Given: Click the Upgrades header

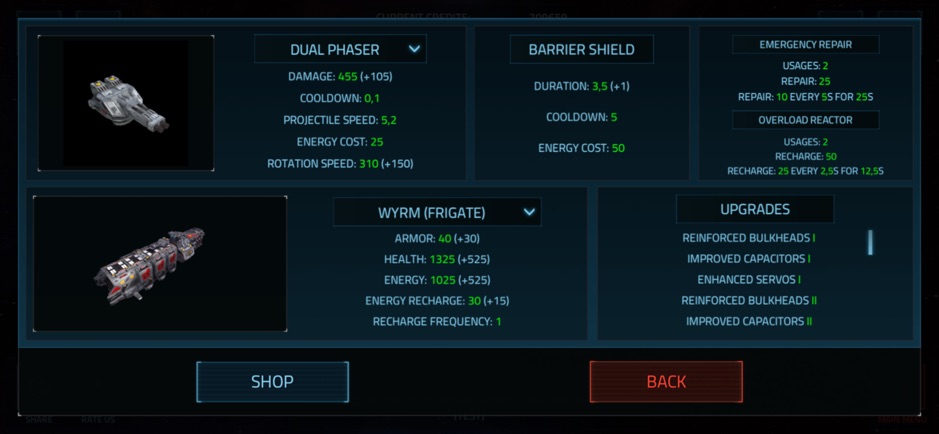Looking at the screenshot, I should [755, 209].
